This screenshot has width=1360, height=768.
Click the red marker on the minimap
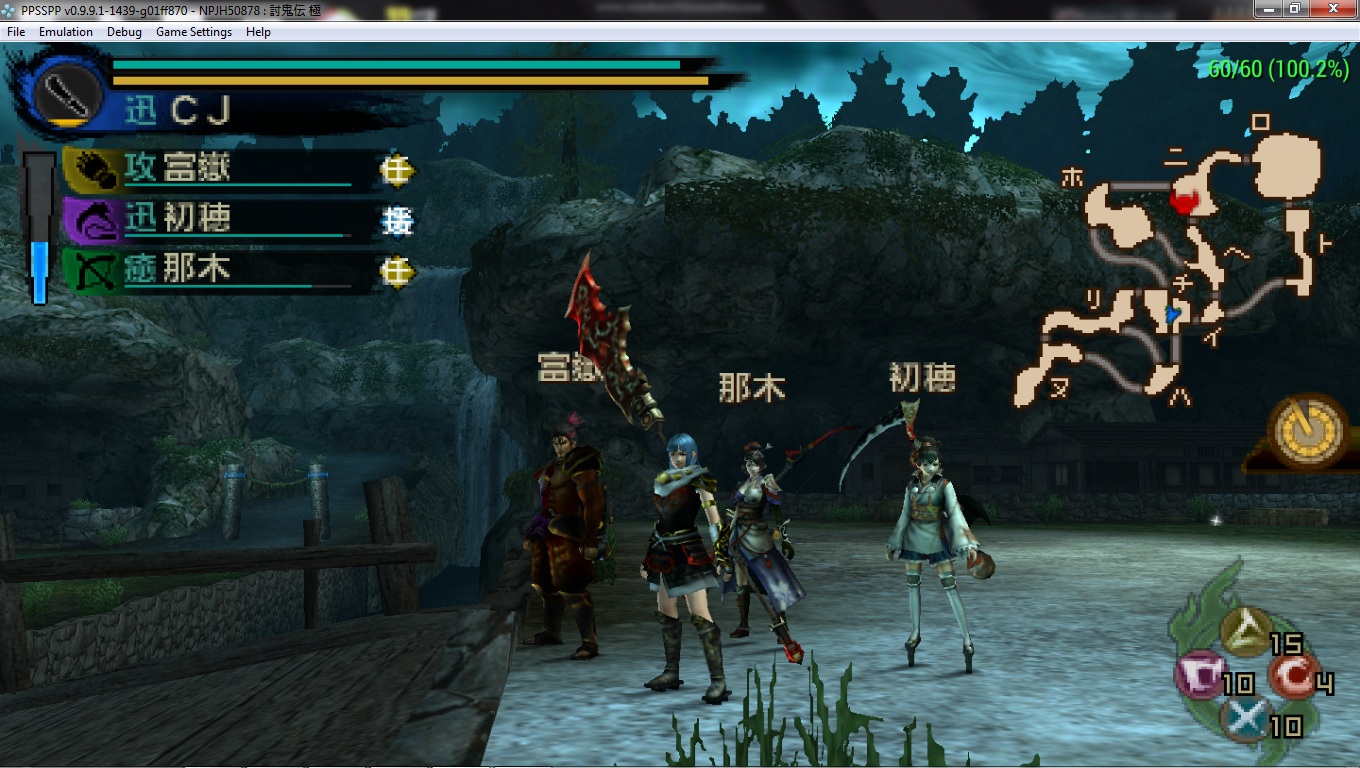pos(1185,199)
